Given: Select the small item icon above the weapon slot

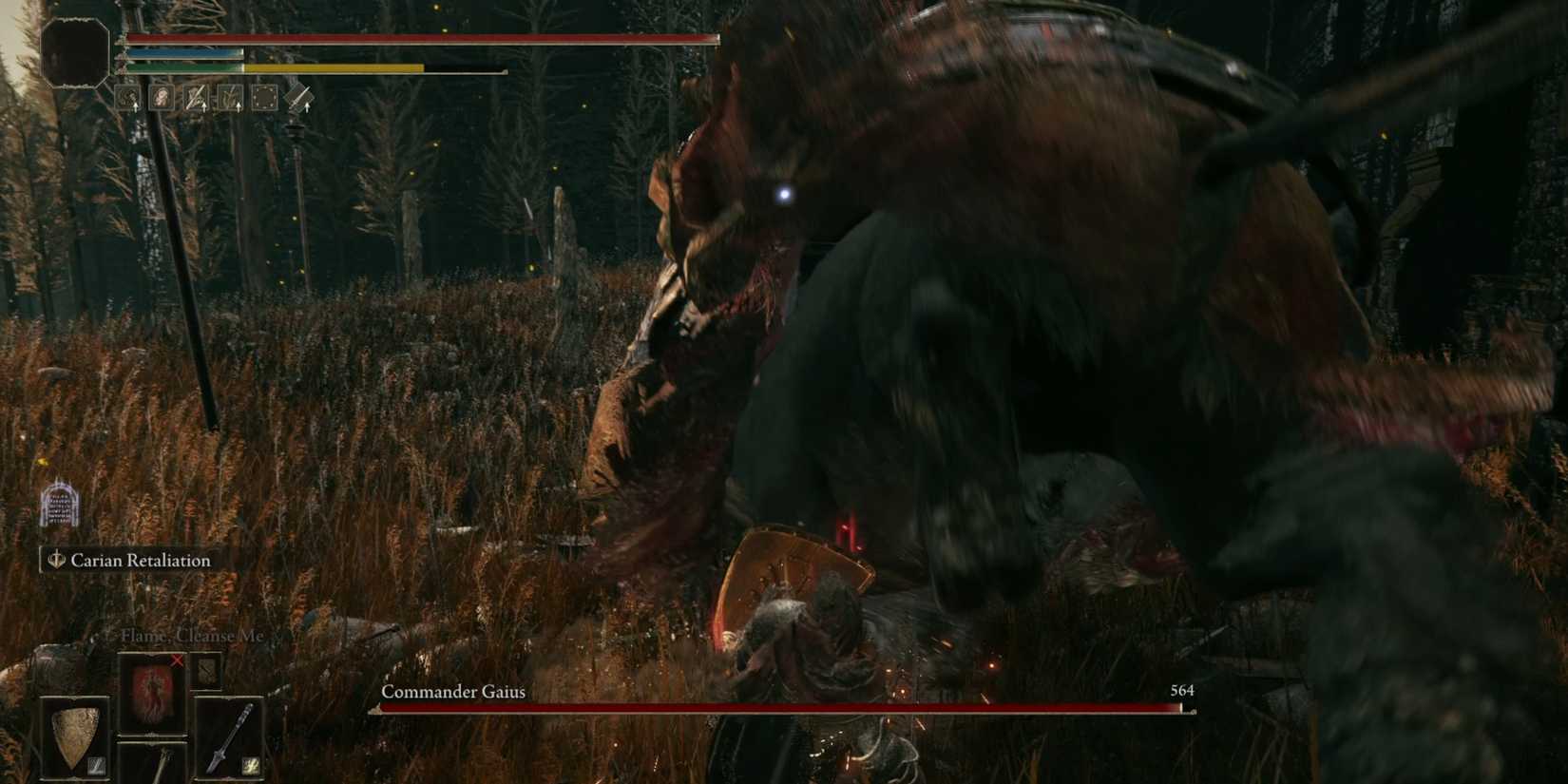Looking at the screenshot, I should point(207,672).
